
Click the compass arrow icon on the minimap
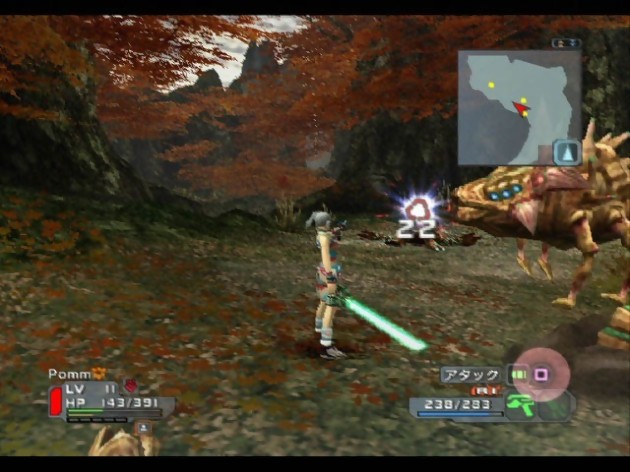[567, 152]
